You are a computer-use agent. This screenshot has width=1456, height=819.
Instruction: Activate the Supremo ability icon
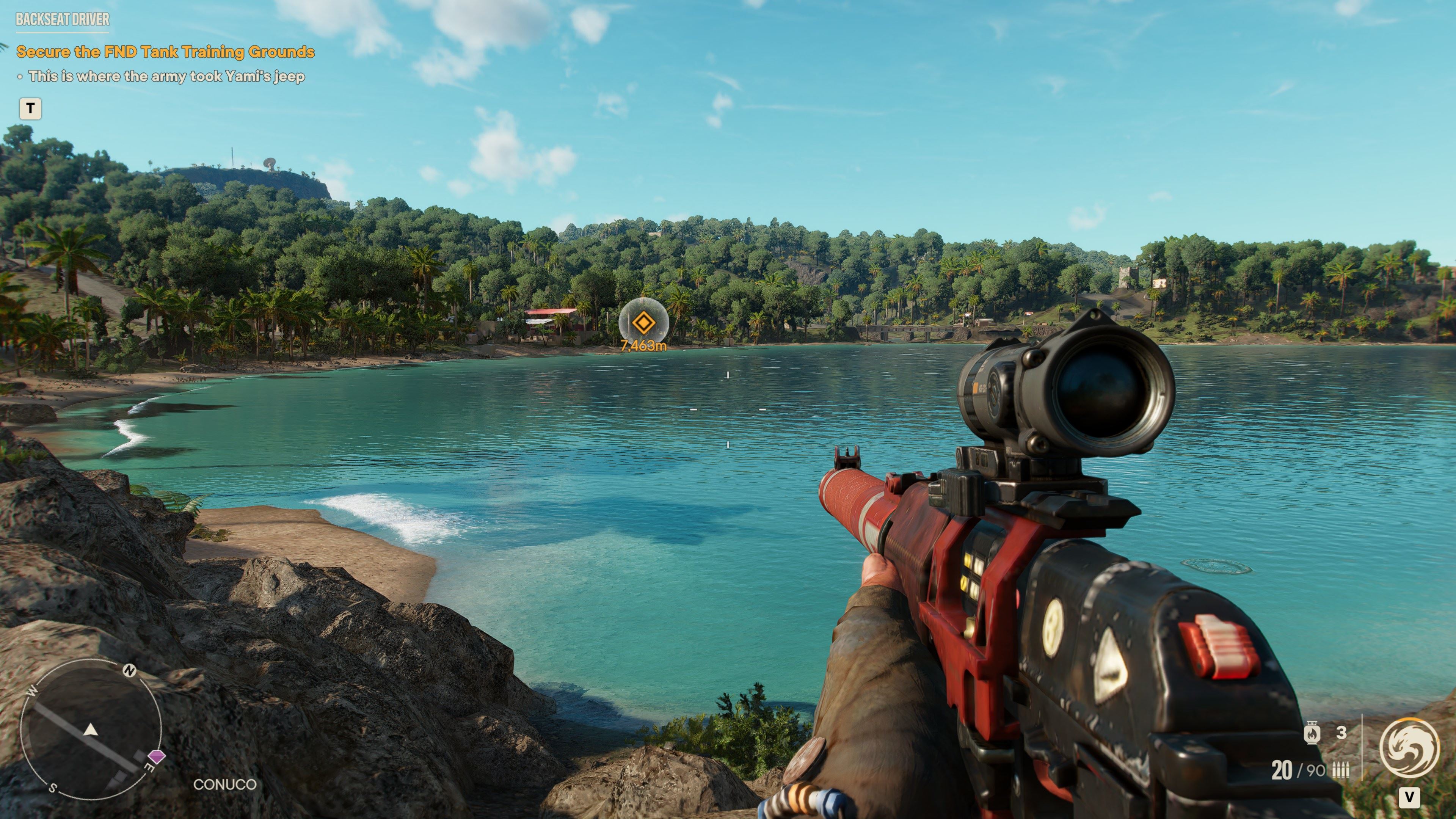click(1409, 748)
